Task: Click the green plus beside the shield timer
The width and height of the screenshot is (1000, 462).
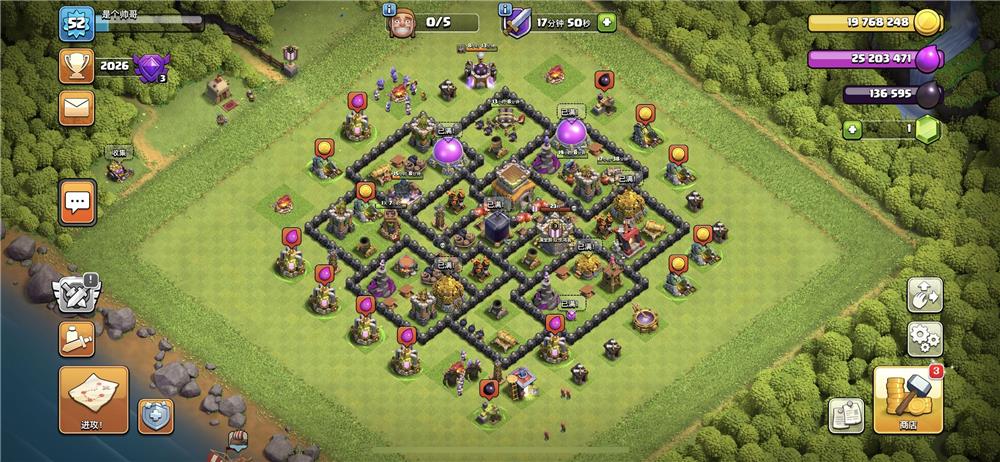Action: 606,23
